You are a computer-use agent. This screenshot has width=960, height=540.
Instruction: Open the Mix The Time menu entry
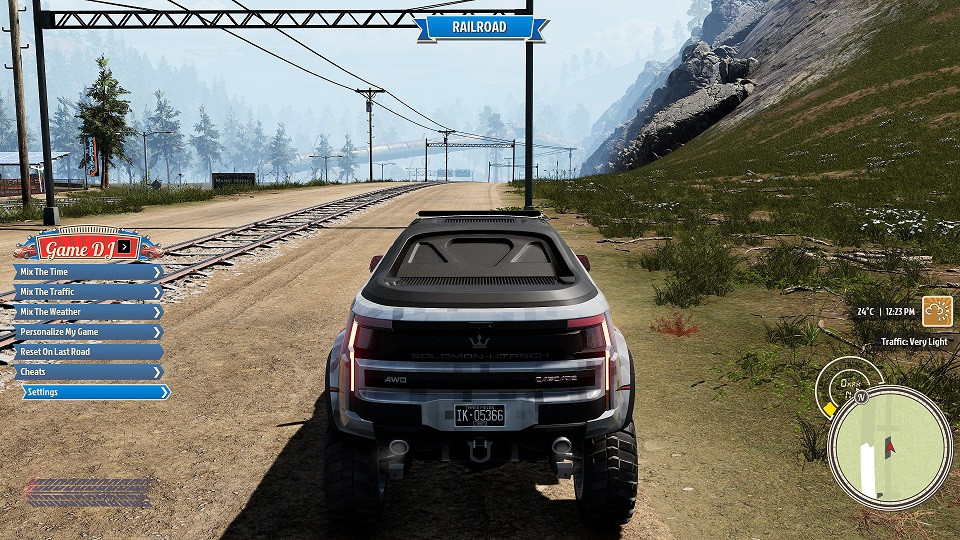(88, 272)
